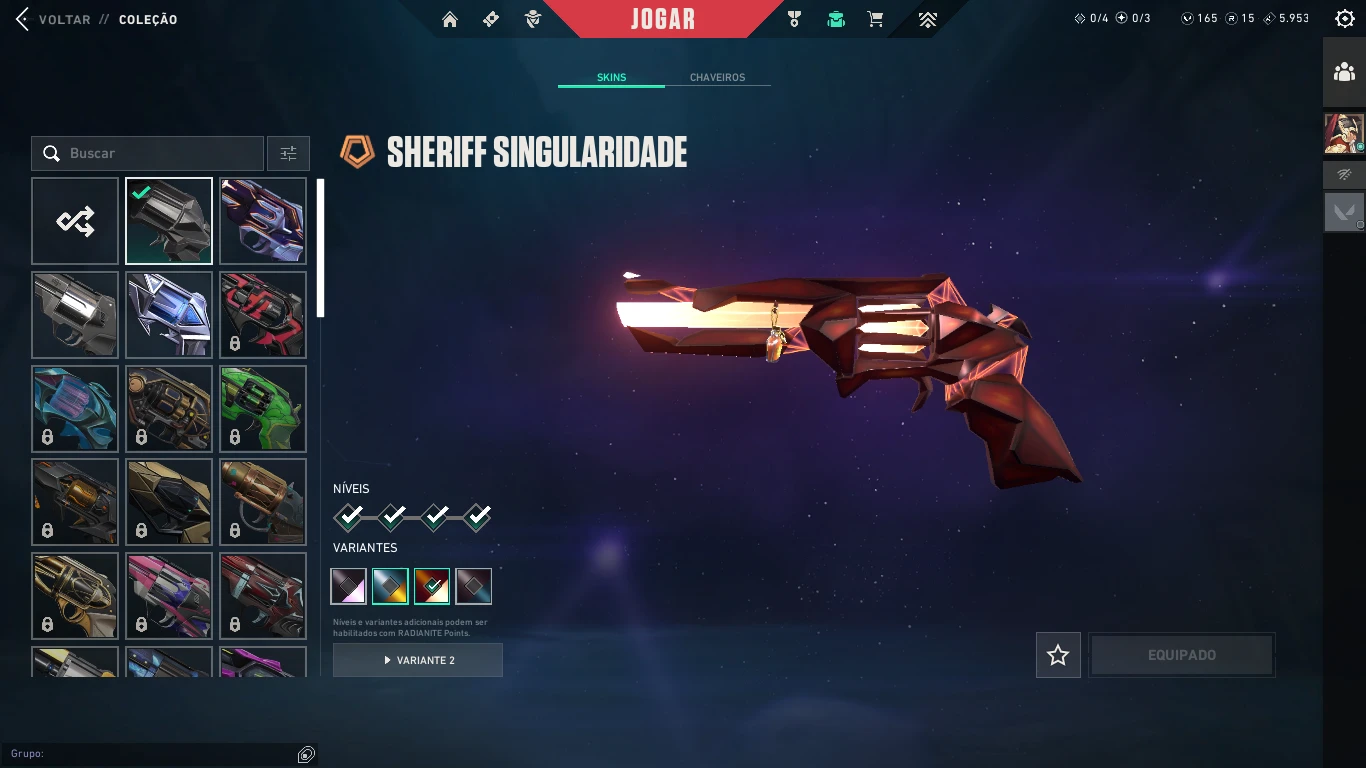Open the home icon in top navigation
Image resolution: width=1366 pixels, height=768 pixels.
click(450, 19)
